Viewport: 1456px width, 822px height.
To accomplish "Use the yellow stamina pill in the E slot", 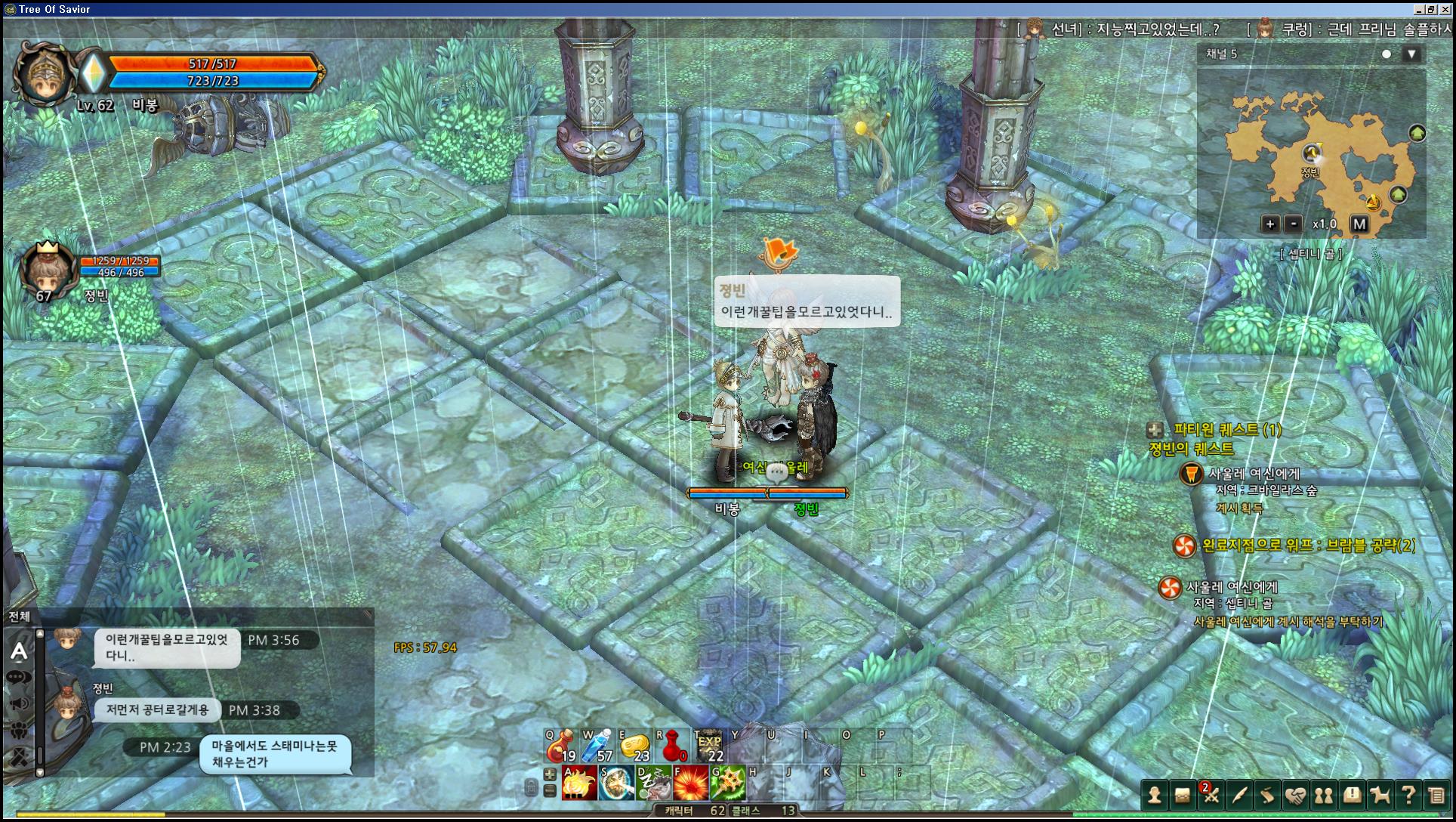I will 634,746.
